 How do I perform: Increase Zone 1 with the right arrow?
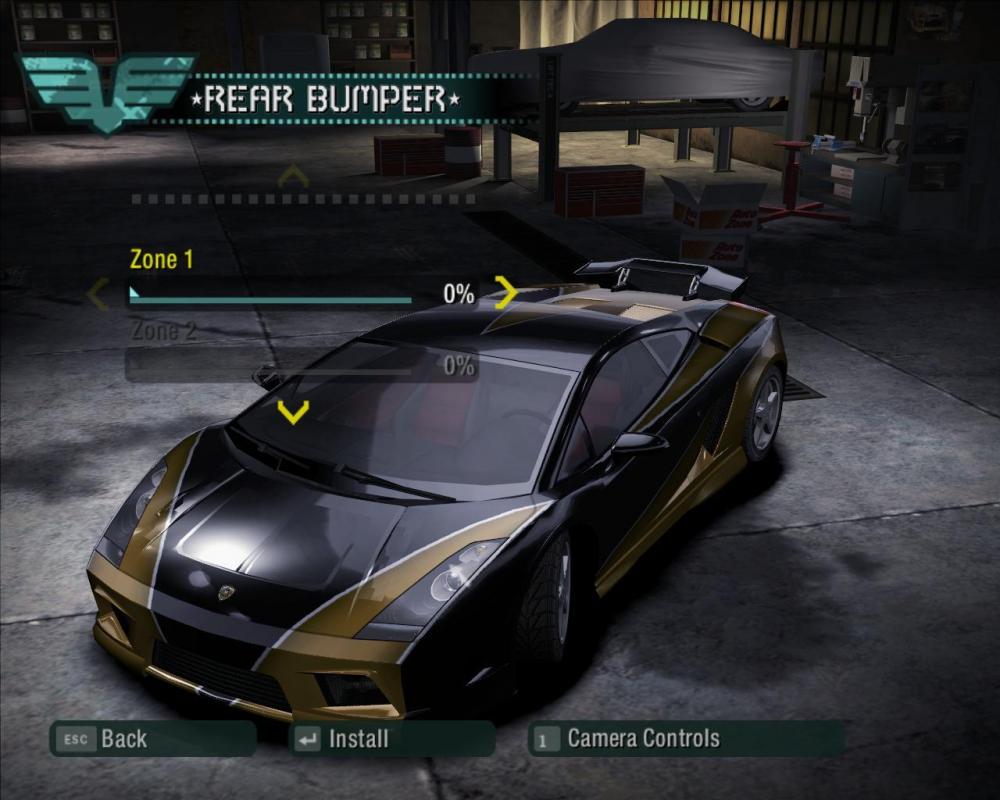pos(506,293)
